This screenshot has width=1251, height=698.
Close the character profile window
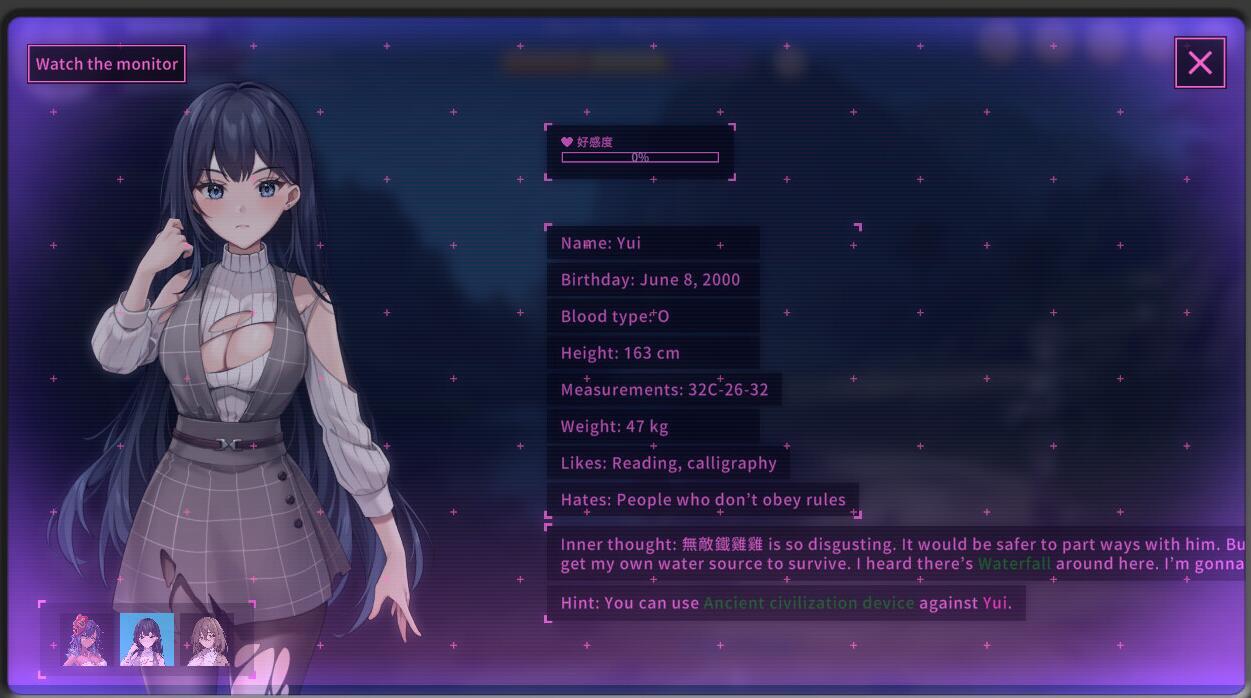1199,63
